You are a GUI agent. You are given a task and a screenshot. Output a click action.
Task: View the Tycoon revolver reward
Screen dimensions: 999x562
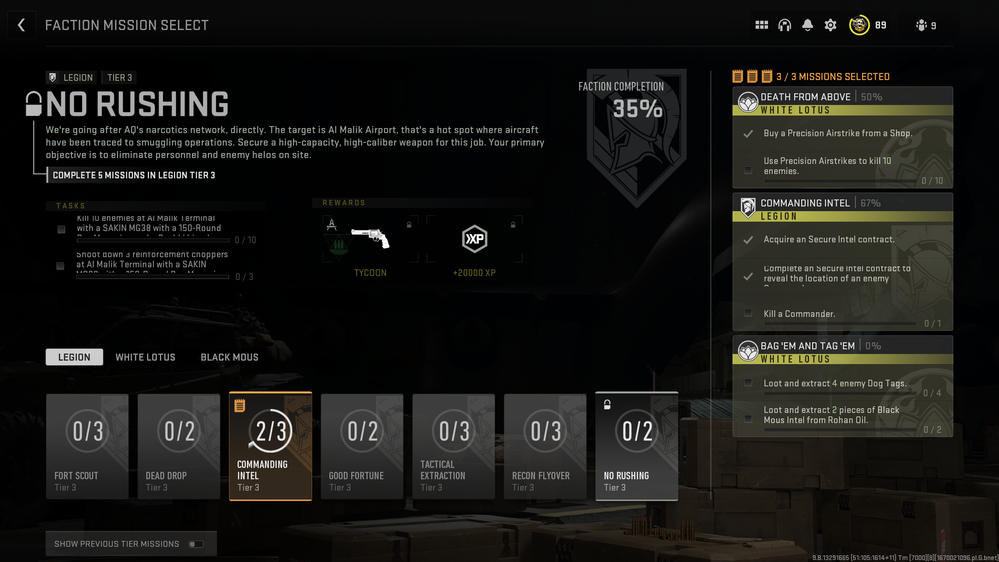coord(370,240)
